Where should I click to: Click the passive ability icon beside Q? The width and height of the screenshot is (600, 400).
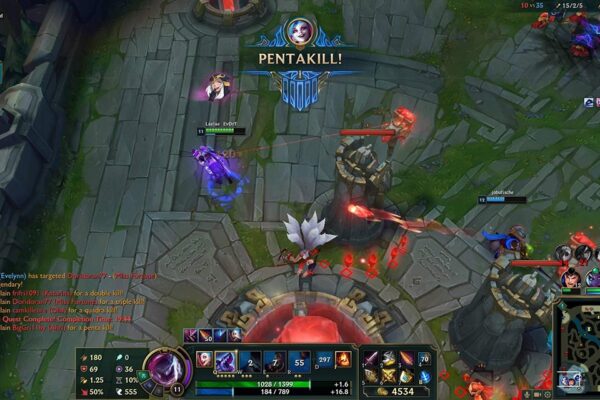click(x=202, y=359)
